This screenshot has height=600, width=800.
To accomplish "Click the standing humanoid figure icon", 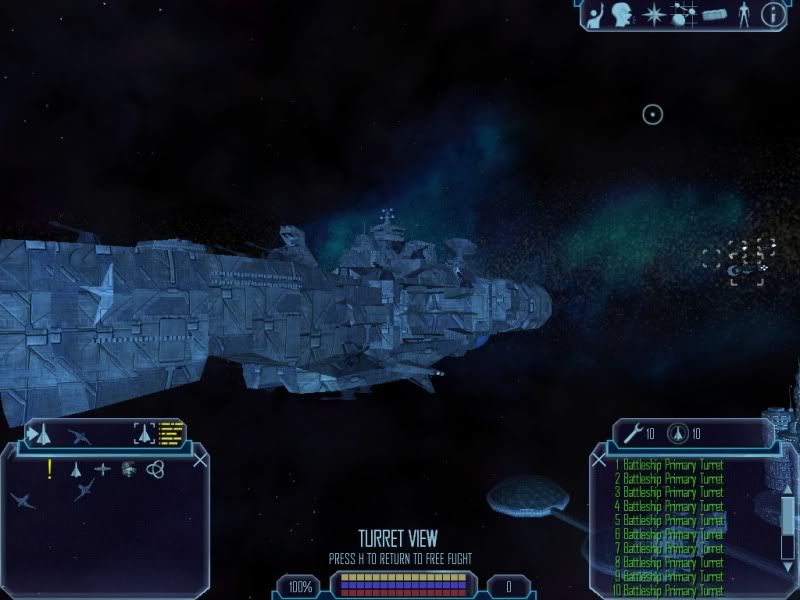I will (742, 15).
